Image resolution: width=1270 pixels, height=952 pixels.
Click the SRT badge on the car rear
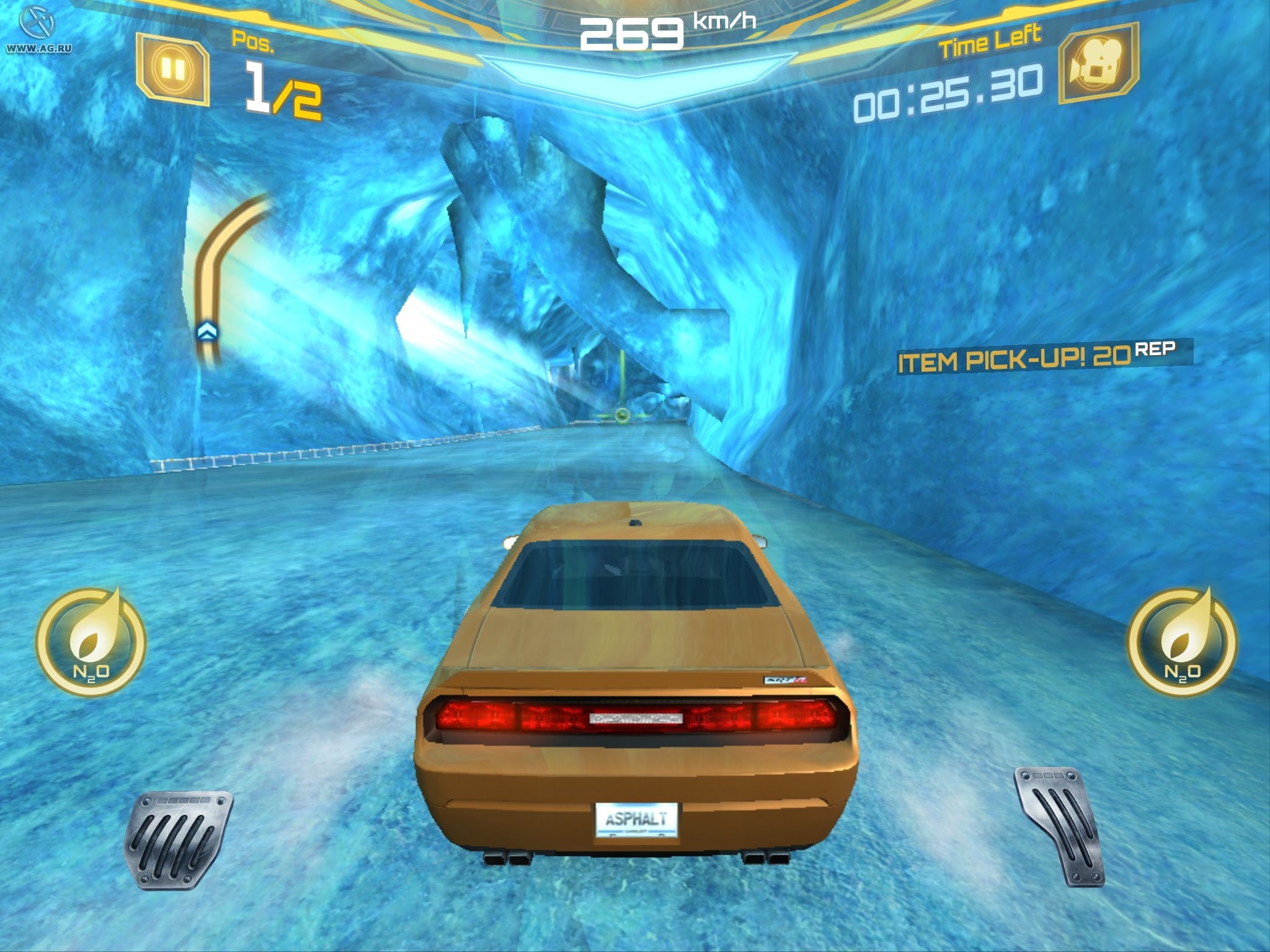tap(783, 679)
